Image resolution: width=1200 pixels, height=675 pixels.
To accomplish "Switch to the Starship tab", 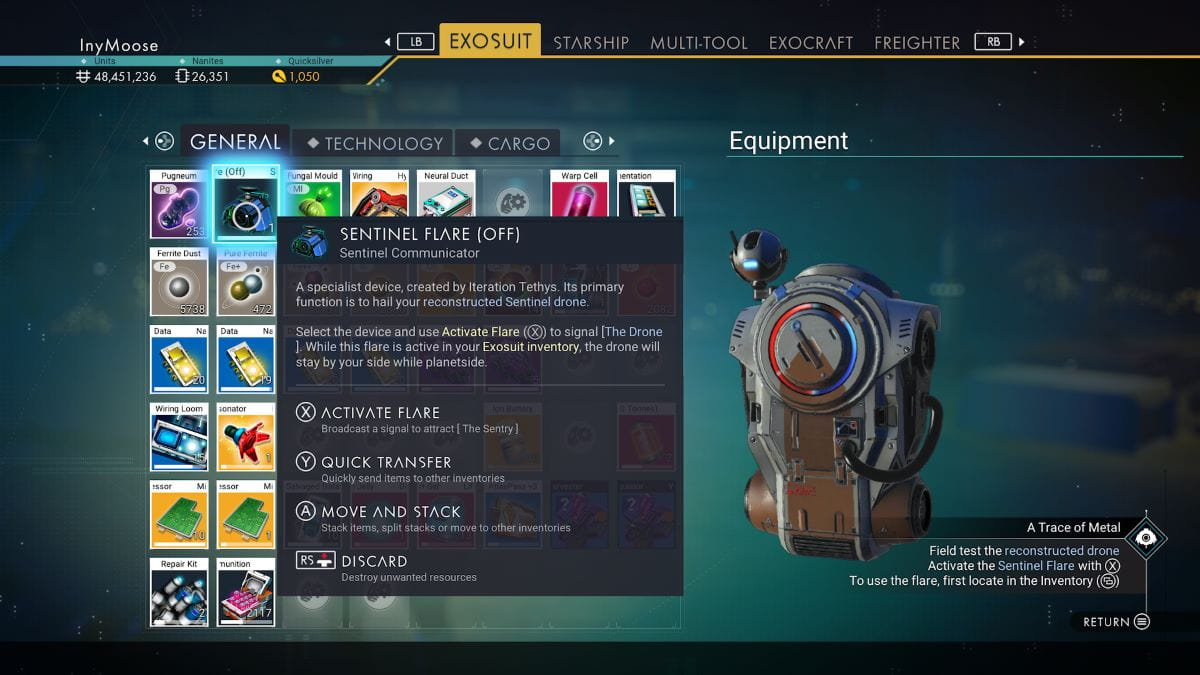I will 590,42.
